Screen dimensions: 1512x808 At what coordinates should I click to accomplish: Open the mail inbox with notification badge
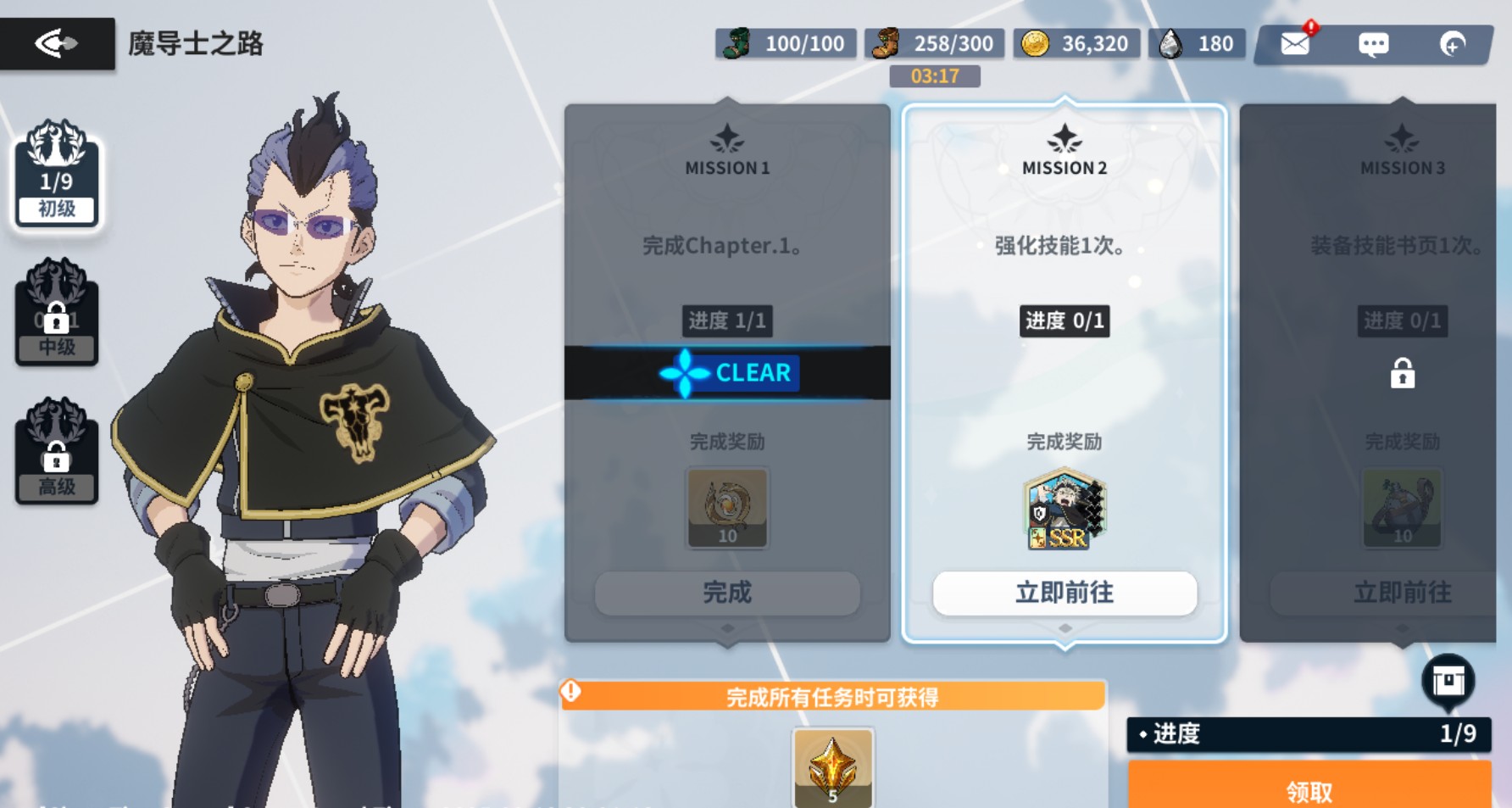point(1295,43)
